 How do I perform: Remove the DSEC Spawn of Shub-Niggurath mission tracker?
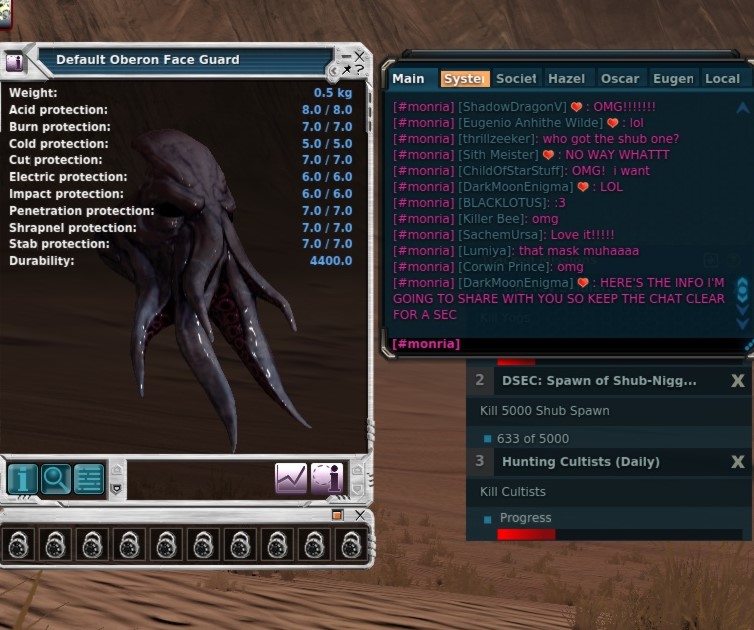coord(737,381)
